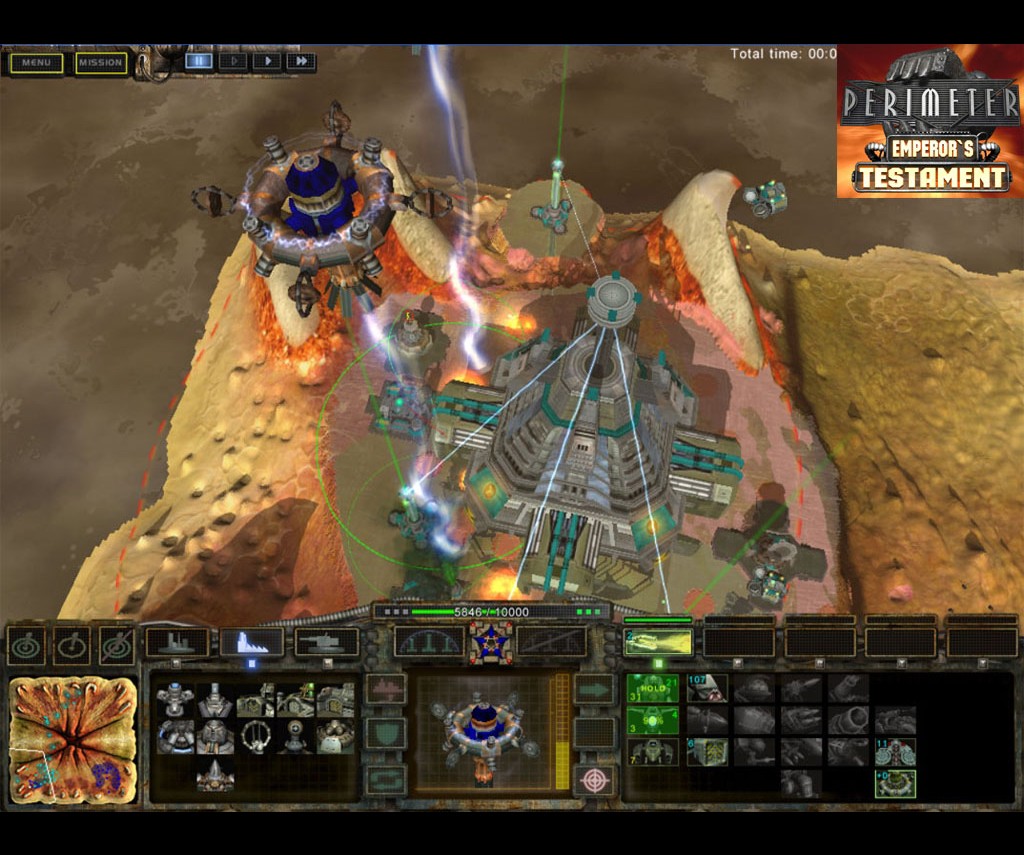Select the pointed spike building icon
The height and width of the screenshot is (855, 1024).
click(x=214, y=774)
